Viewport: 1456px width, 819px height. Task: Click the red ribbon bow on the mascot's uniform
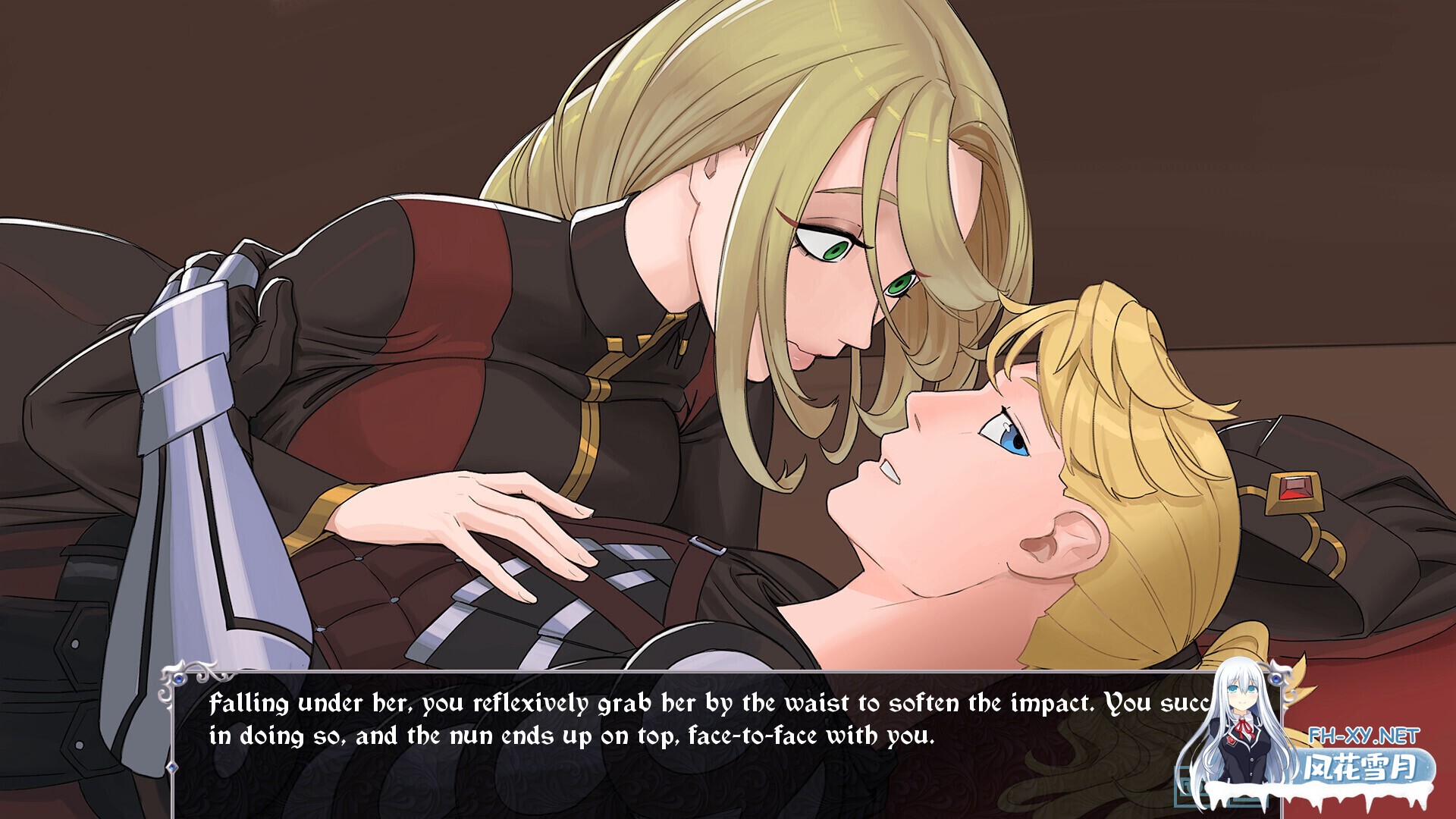point(1244,726)
